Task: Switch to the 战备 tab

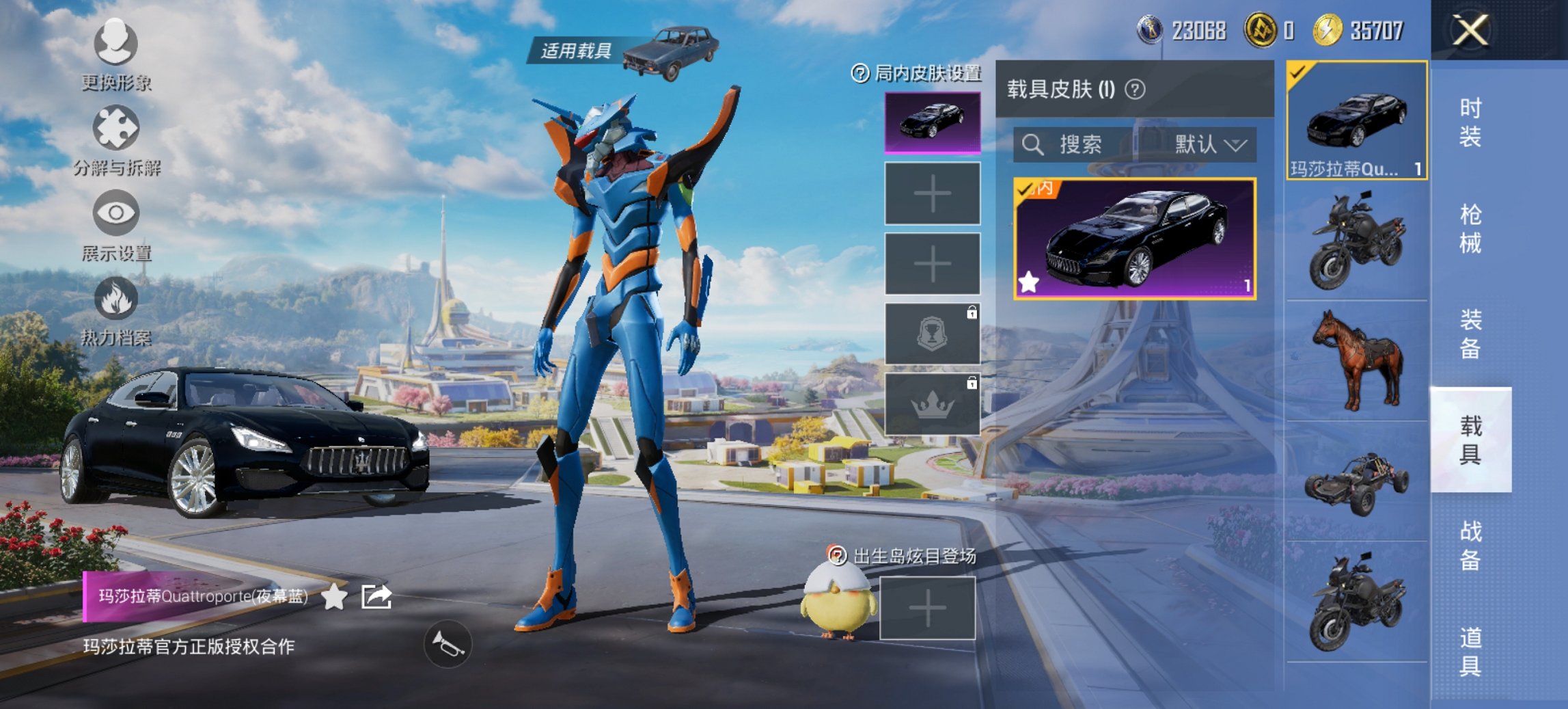Action: (x=1470, y=546)
